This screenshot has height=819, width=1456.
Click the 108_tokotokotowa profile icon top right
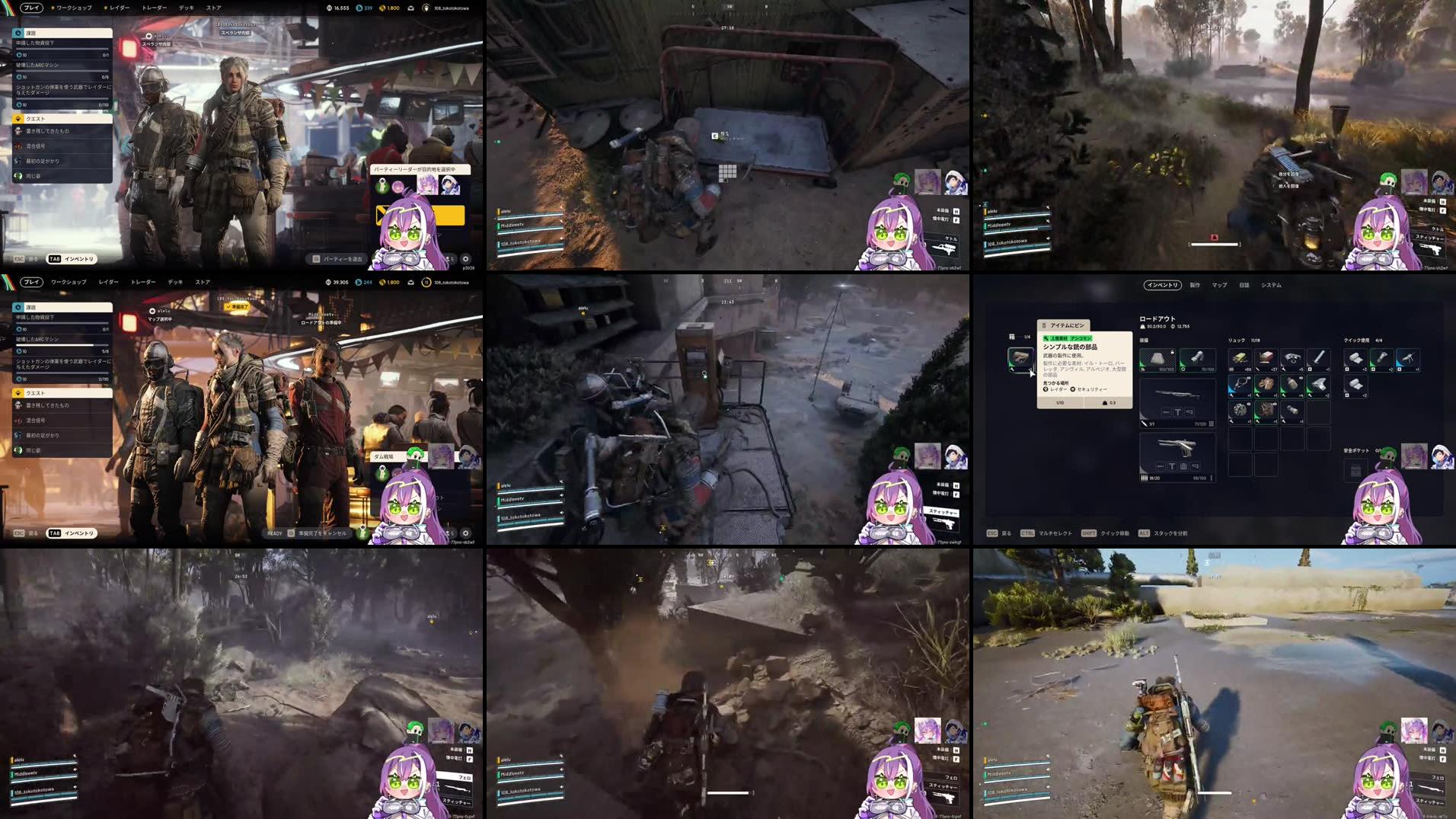pos(426,8)
